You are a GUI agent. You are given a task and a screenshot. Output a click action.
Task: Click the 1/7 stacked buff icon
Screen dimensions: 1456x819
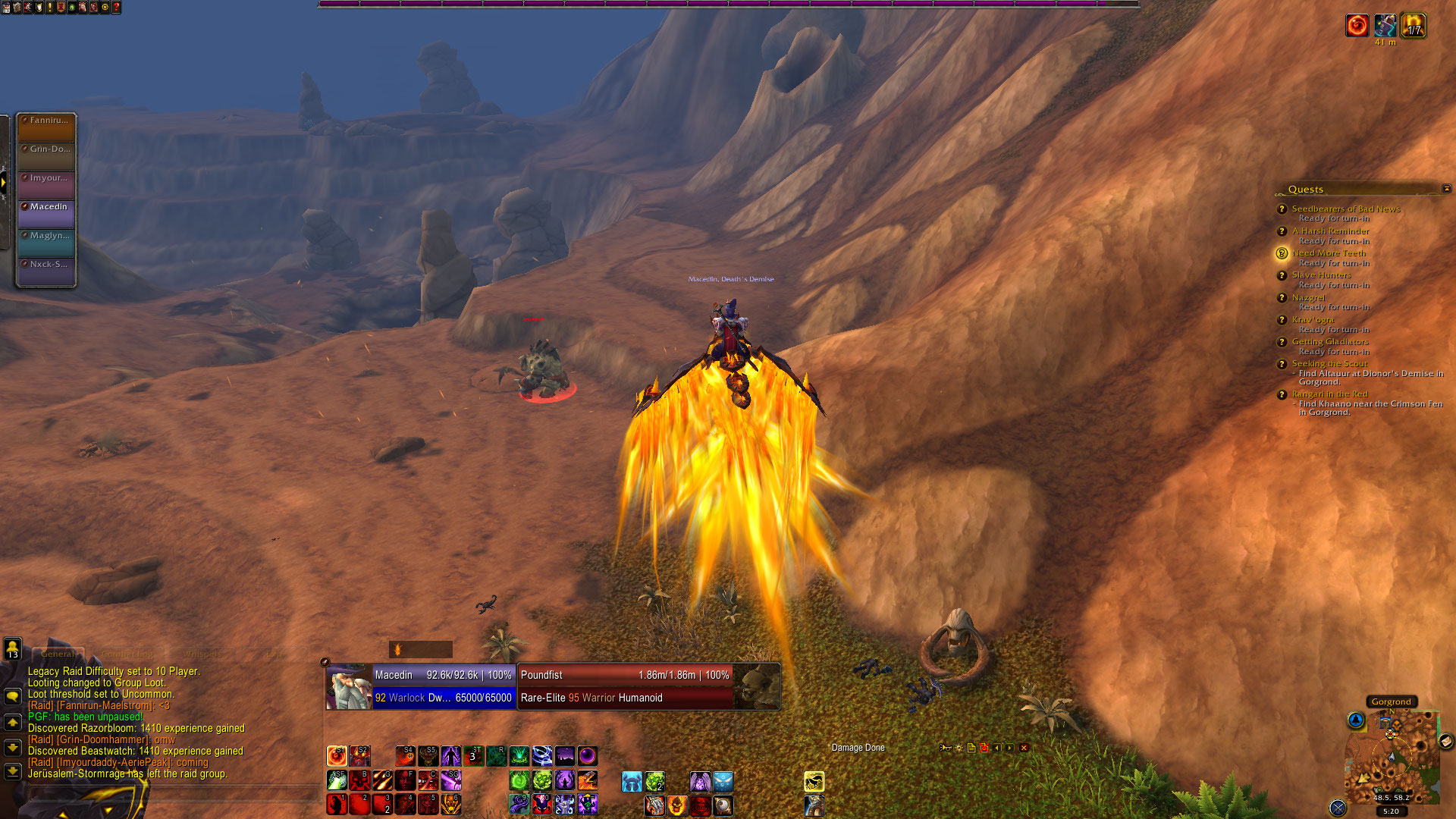coord(1412,27)
